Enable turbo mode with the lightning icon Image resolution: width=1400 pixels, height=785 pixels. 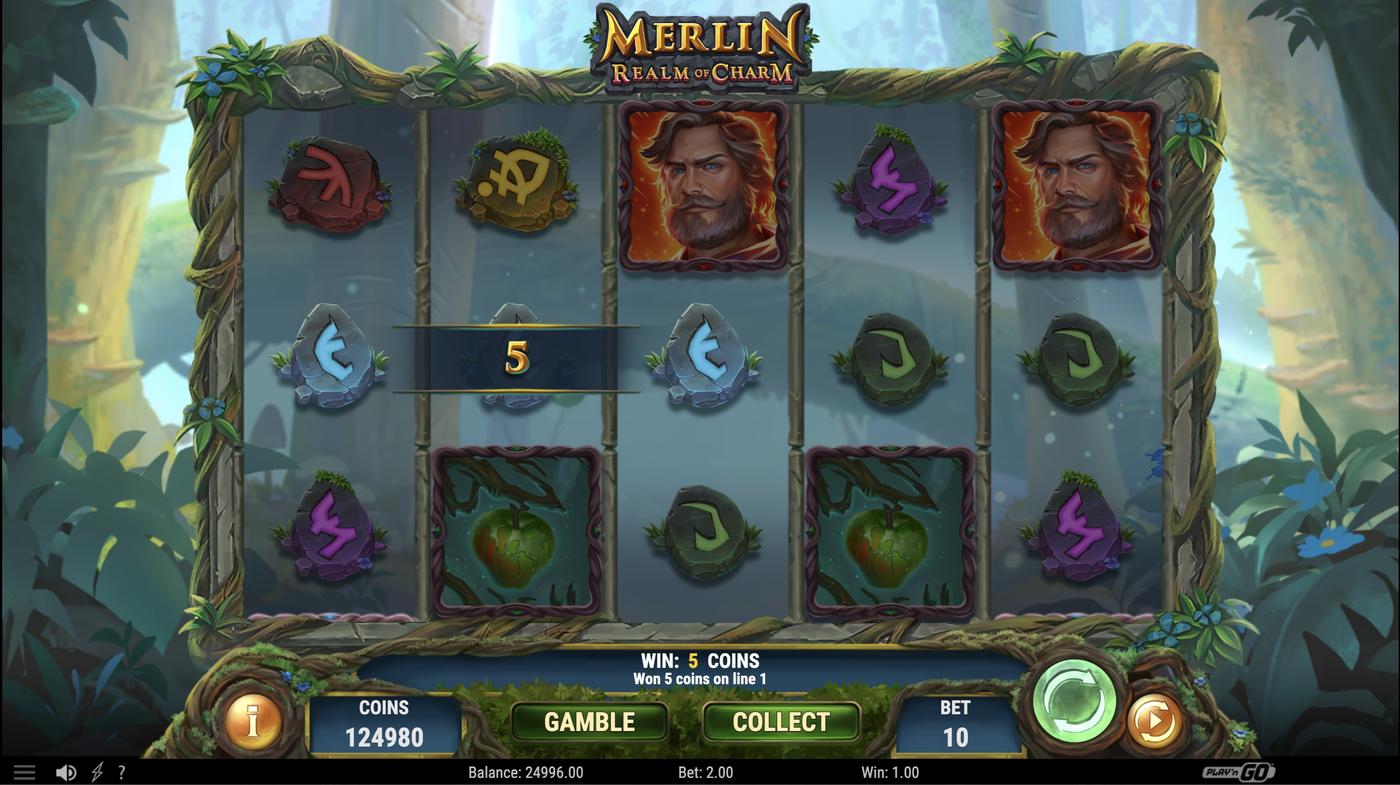pyautogui.click(x=94, y=771)
